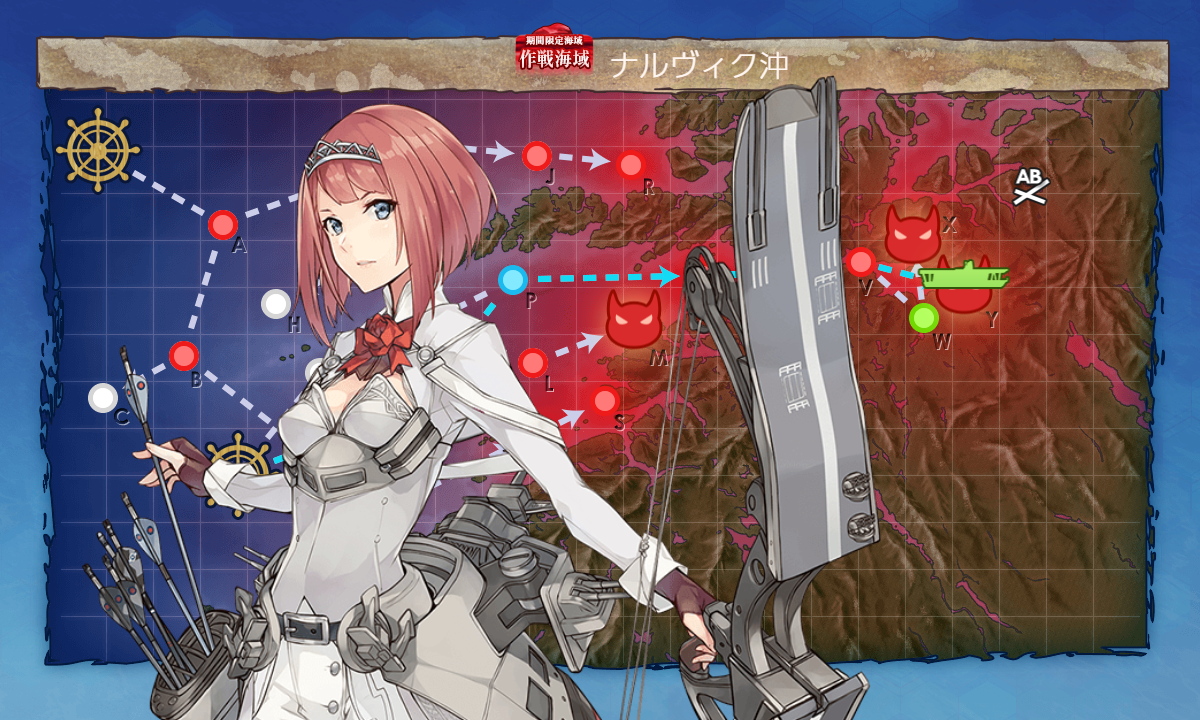The height and width of the screenshot is (720, 1200).
Task: Select red node S on the map
Action: point(605,402)
